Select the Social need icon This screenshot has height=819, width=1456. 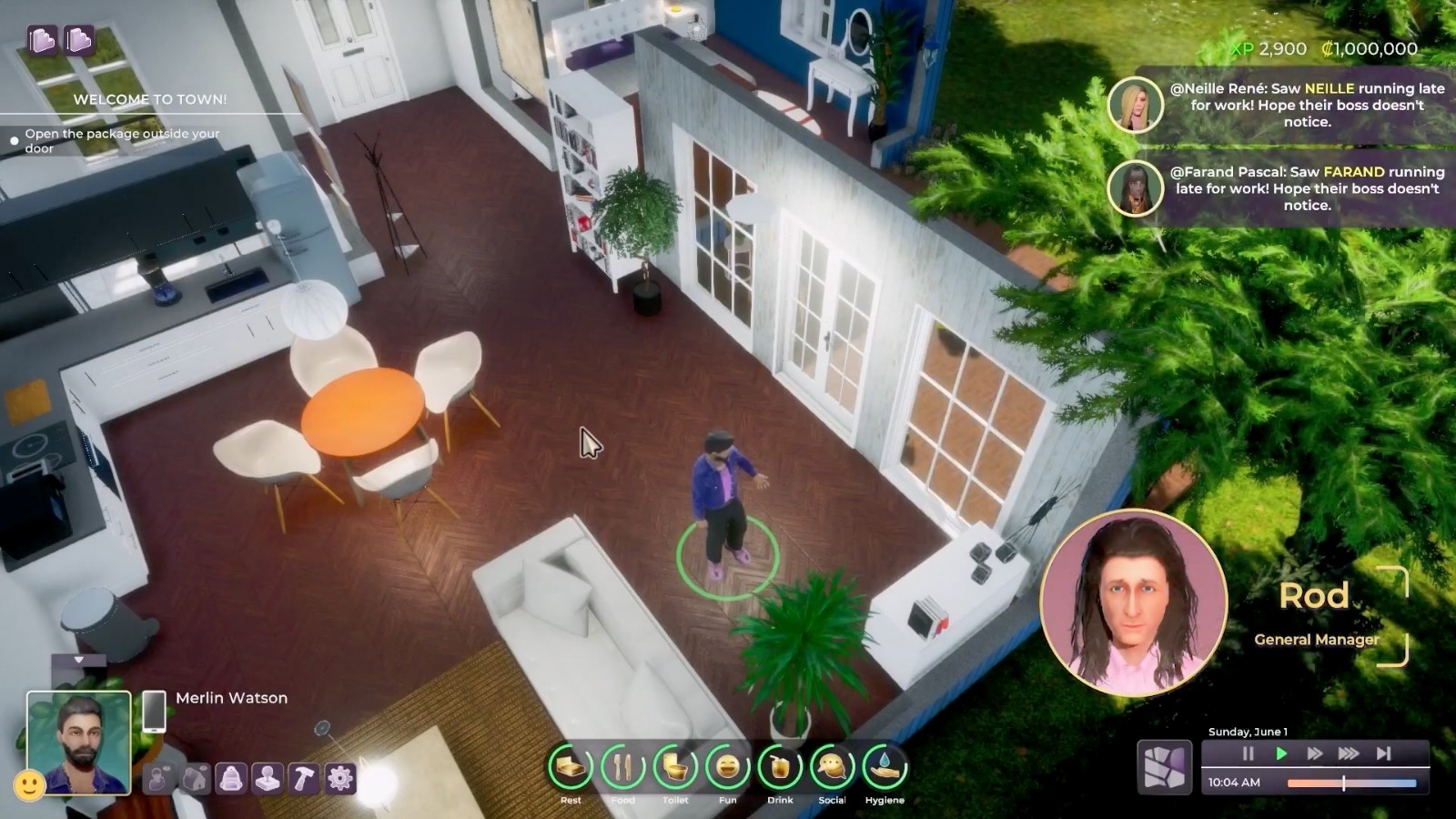click(832, 769)
